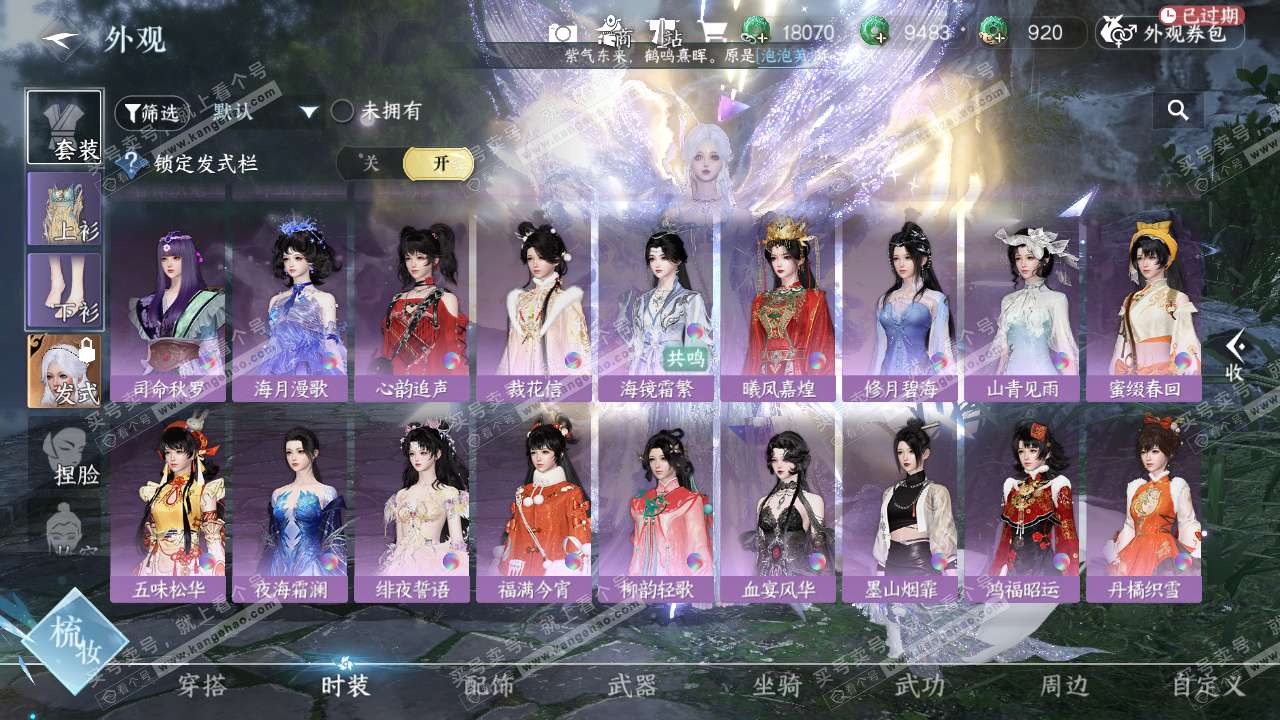Open the 筛选 filter button
1280x720 pixels.
click(152, 113)
